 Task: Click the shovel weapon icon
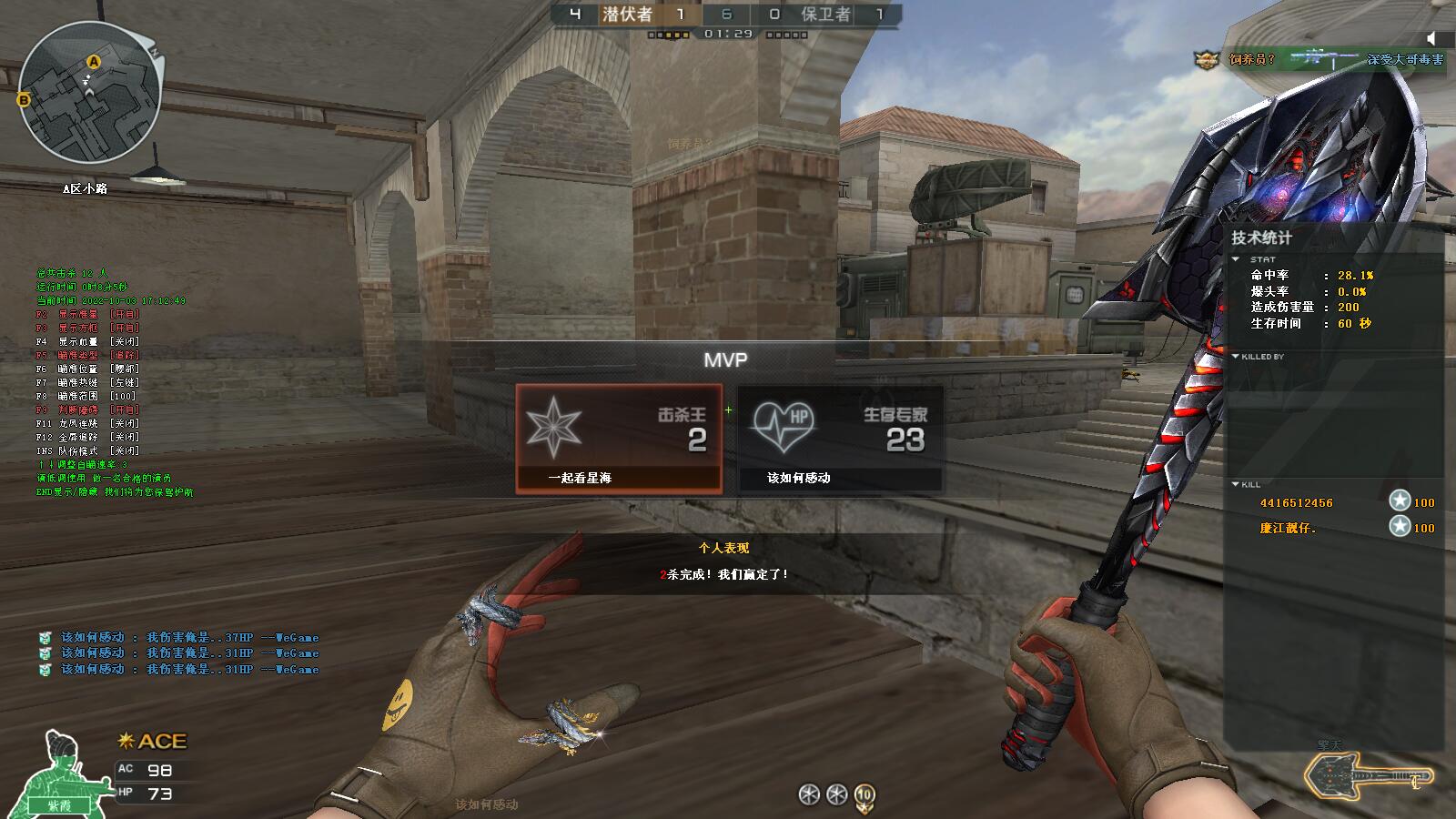coord(1368,776)
